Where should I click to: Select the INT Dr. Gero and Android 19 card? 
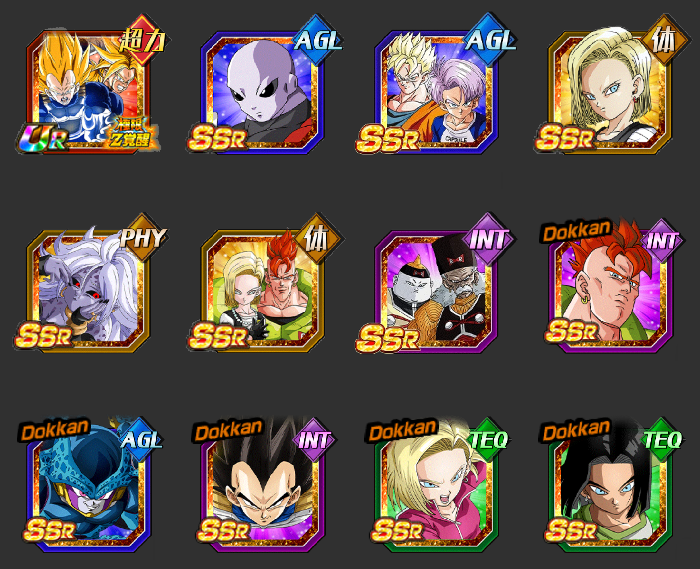[439, 290]
